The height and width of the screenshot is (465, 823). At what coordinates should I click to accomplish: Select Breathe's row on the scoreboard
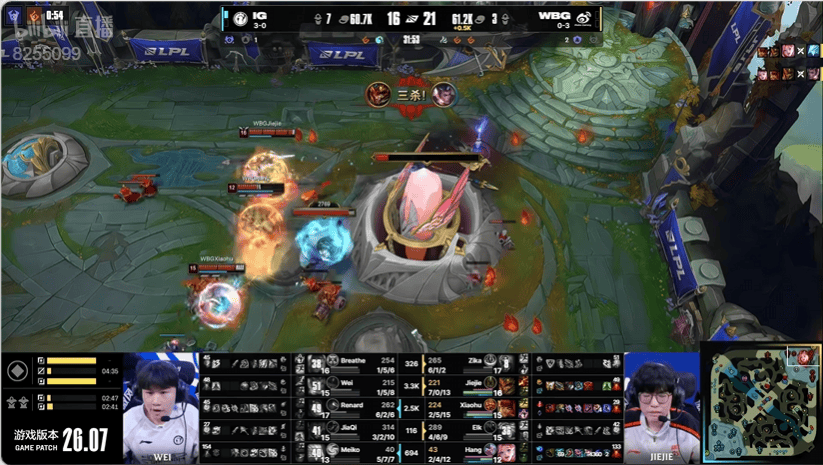coord(350,364)
